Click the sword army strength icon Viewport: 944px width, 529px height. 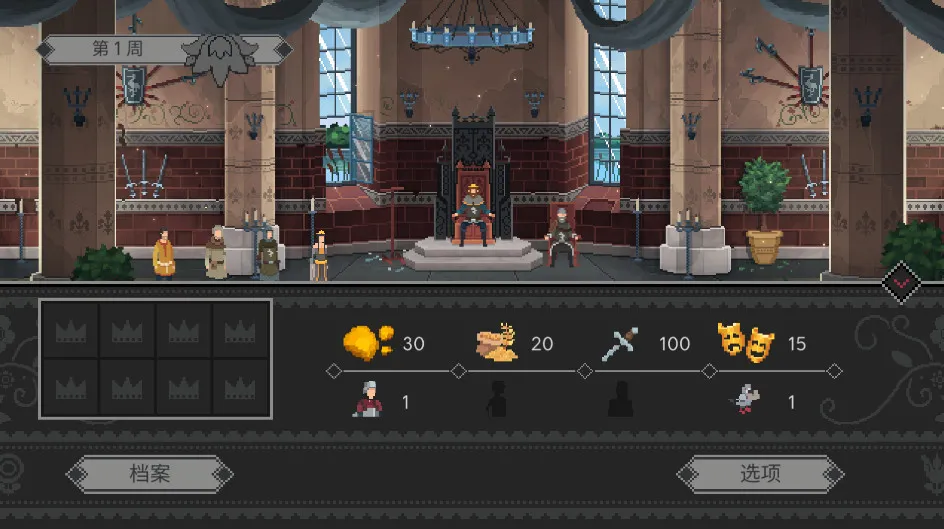point(621,344)
